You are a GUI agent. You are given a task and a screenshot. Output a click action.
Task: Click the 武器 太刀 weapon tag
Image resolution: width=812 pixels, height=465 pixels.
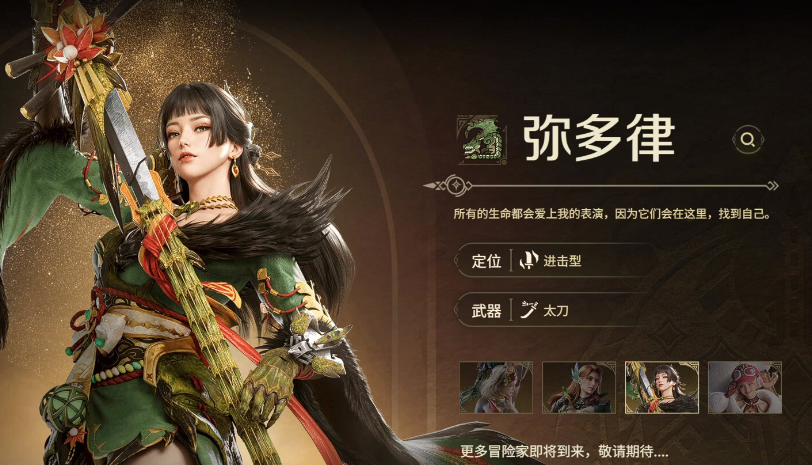(555, 310)
